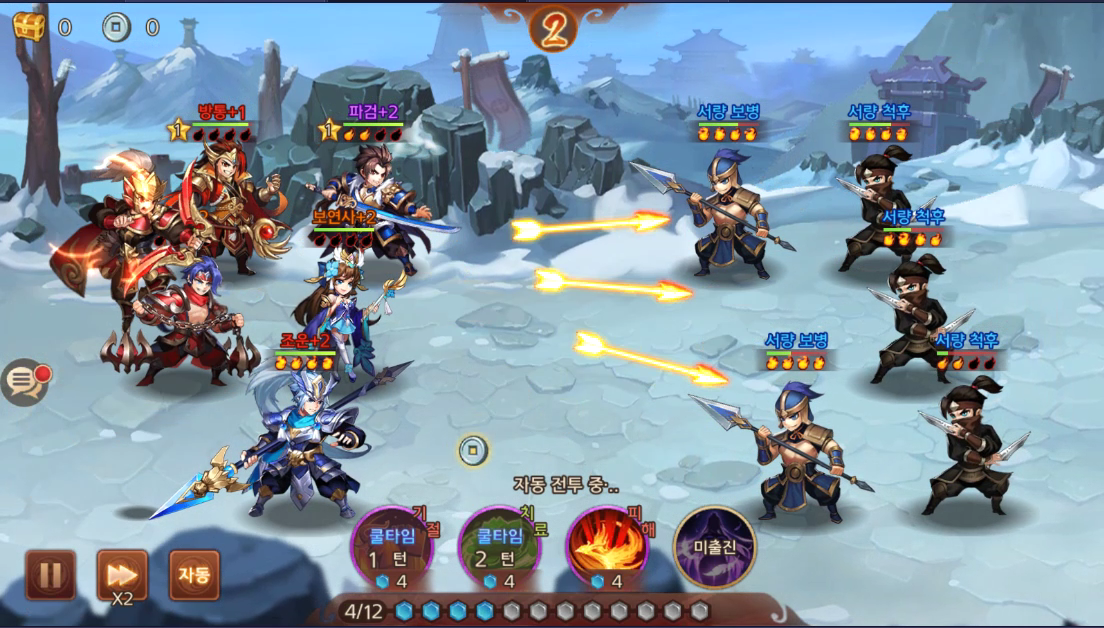The image size is (1104, 628).
Task: Select the 미출진 shadowed hero slot
Action: click(x=714, y=546)
